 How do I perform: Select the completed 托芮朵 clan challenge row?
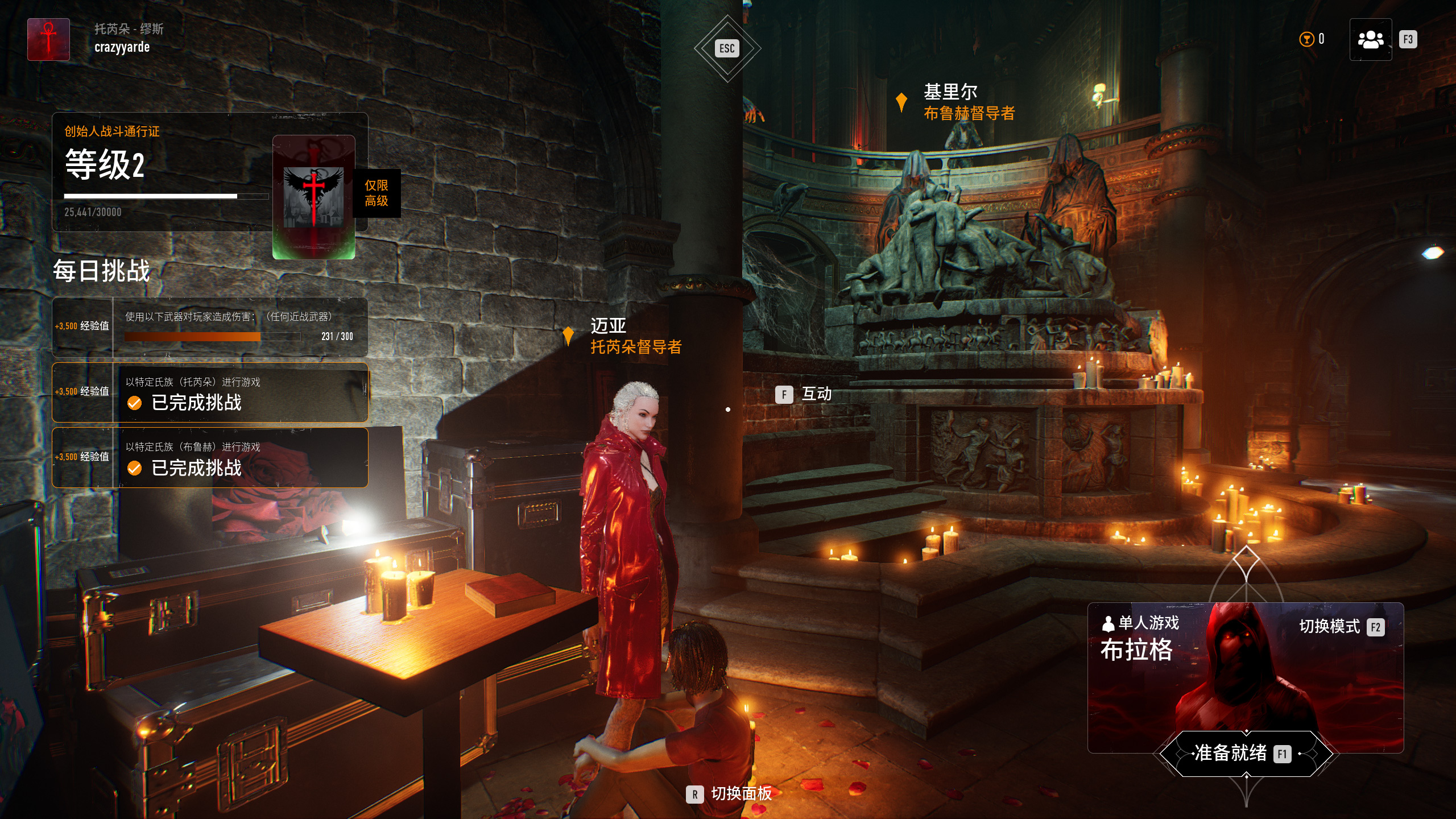pyautogui.click(x=210, y=392)
